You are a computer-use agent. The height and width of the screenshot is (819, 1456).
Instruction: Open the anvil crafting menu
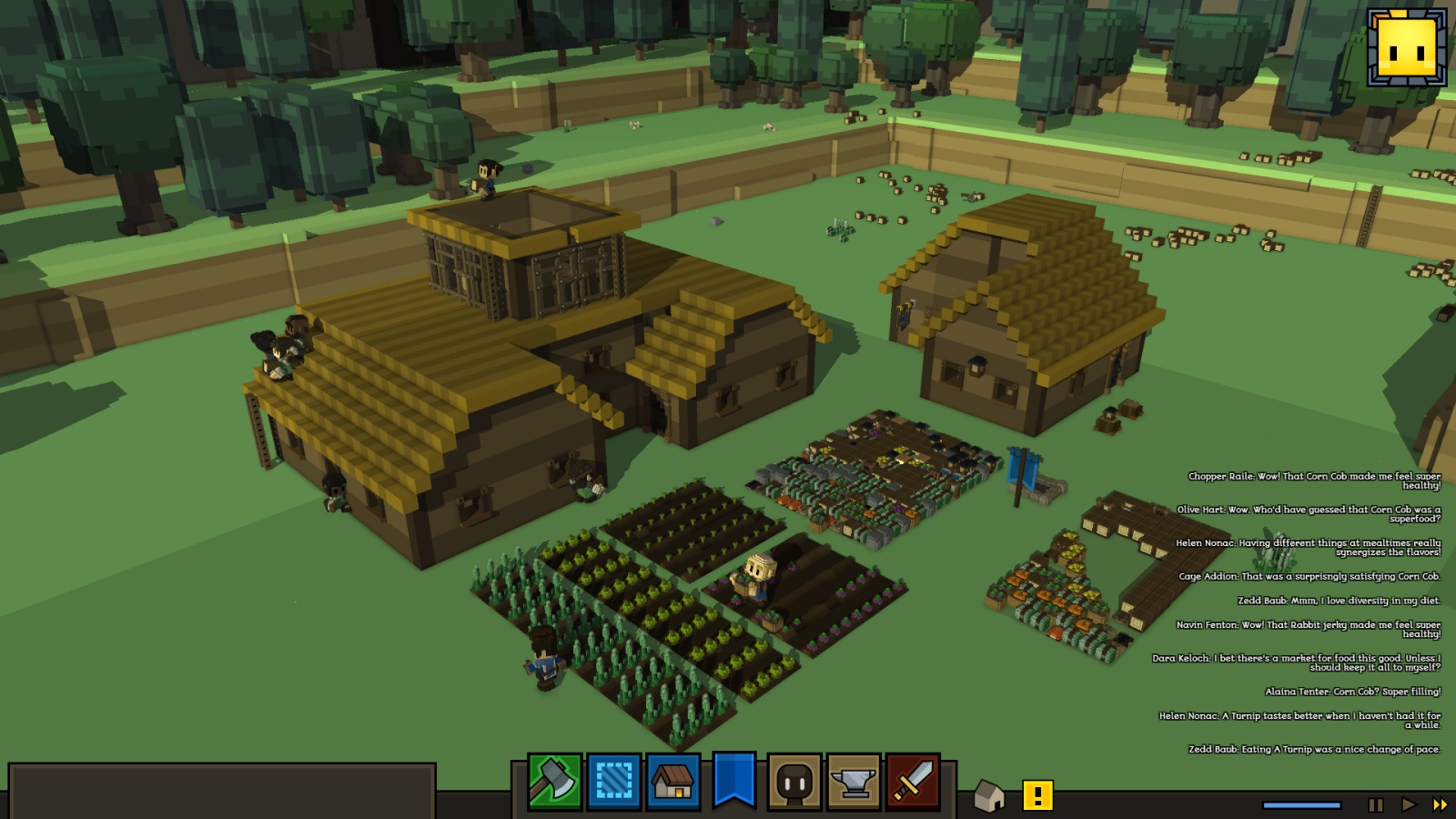coord(853,782)
